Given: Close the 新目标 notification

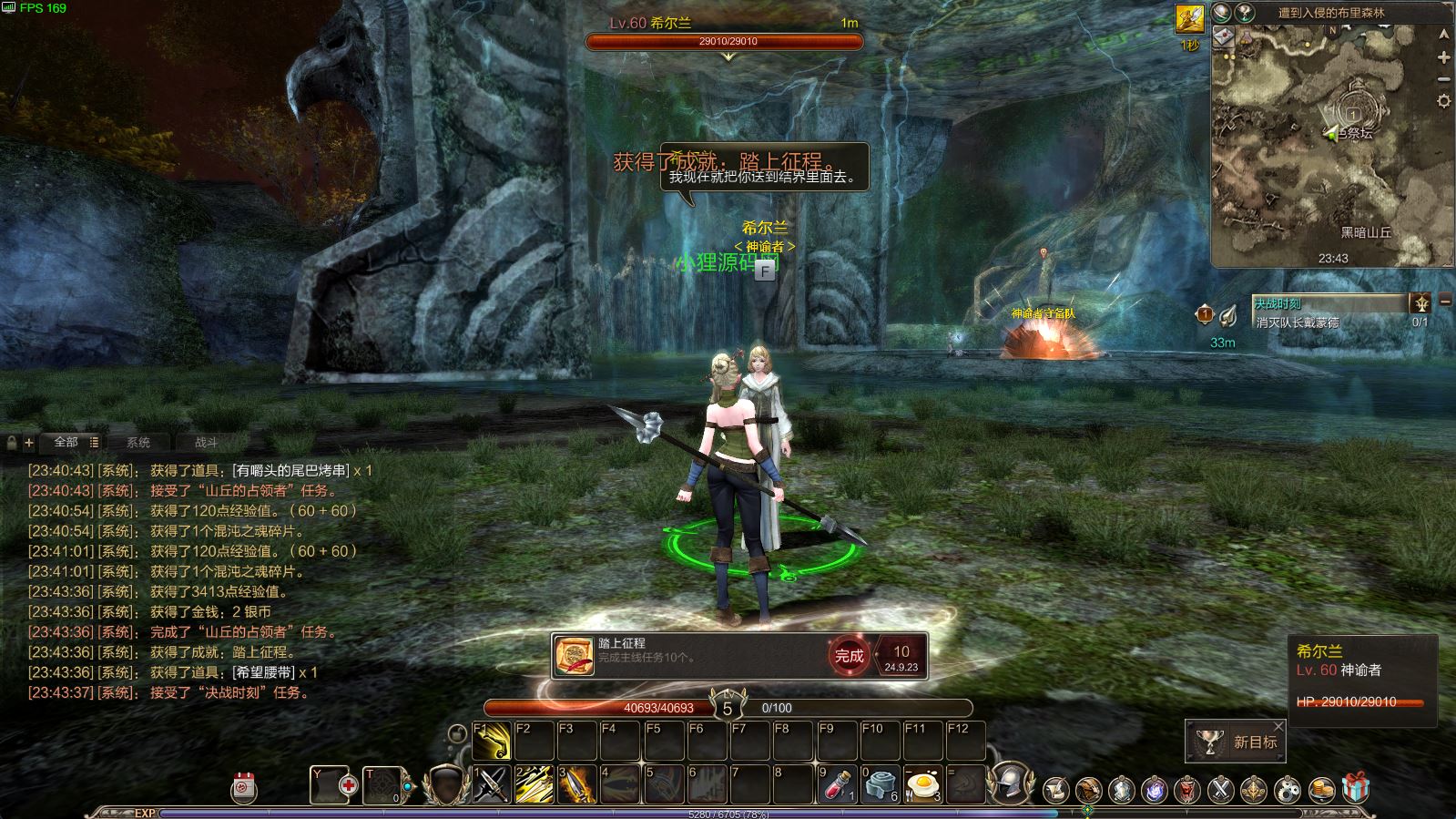Looking at the screenshot, I should coord(1278,726).
